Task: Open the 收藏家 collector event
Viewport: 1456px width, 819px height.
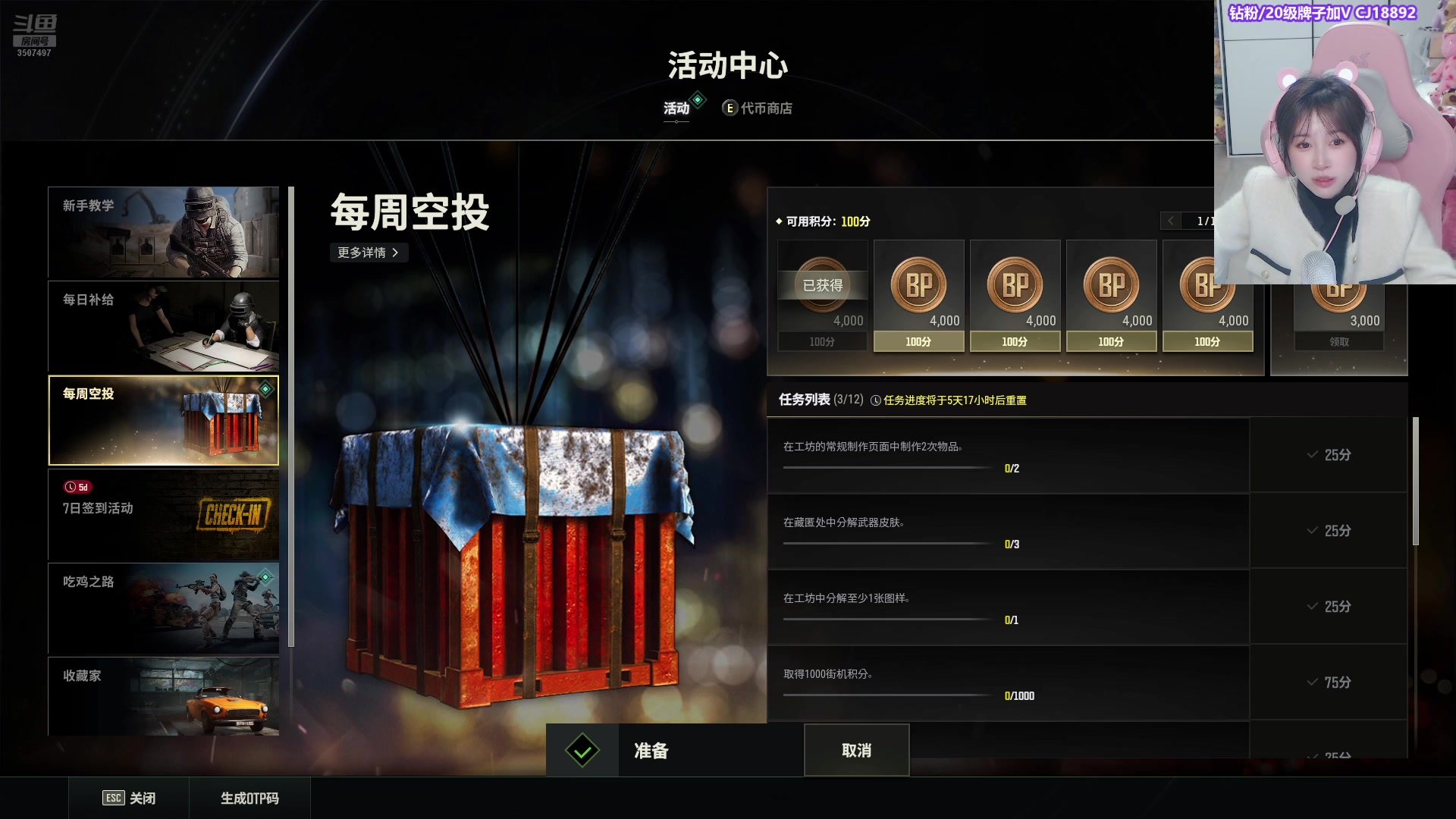Action: pos(163,696)
